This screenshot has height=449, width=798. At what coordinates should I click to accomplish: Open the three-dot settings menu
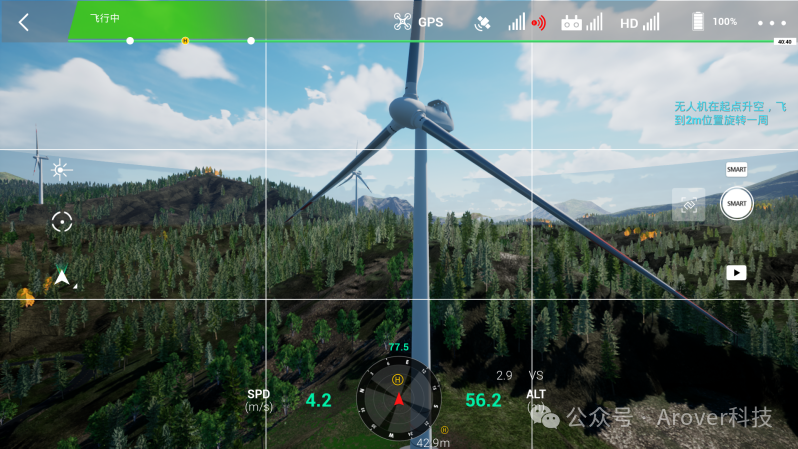tap(772, 22)
